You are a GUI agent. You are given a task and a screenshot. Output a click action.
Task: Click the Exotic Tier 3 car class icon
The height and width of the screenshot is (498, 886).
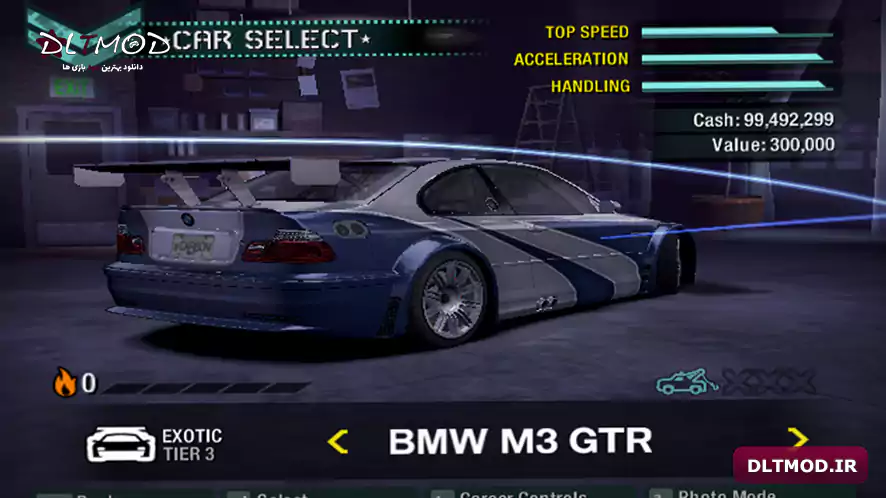[x=120, y=443]
